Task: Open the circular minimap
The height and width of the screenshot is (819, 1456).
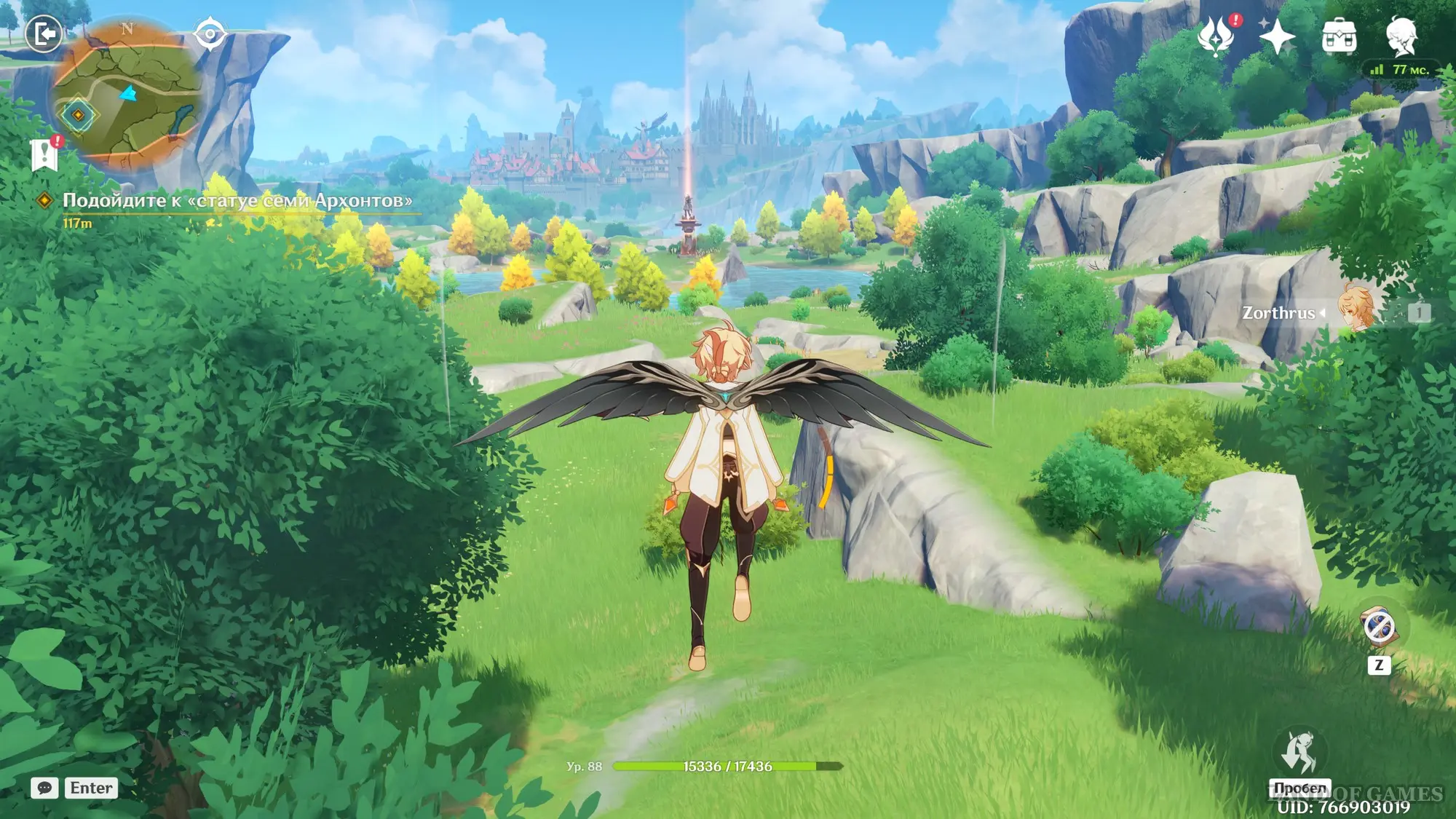Action: coord(128,96)
